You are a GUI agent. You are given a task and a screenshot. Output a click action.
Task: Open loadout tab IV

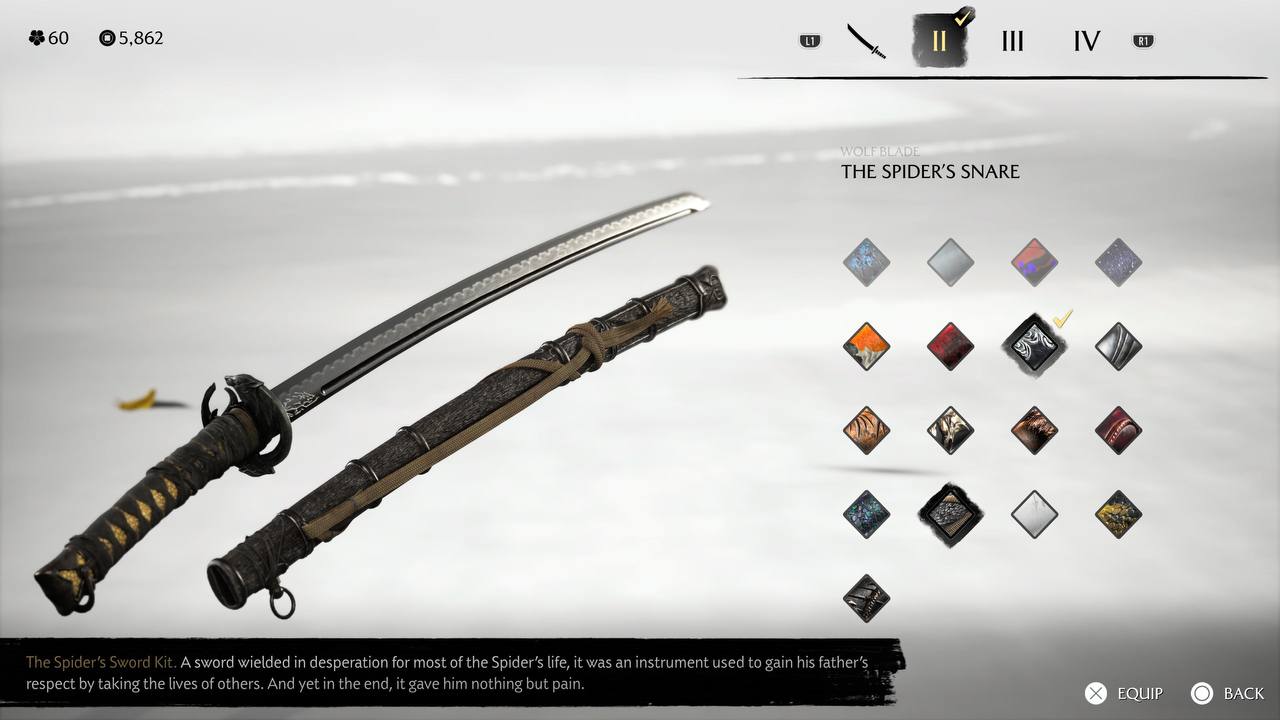[x=1086, y=41]
